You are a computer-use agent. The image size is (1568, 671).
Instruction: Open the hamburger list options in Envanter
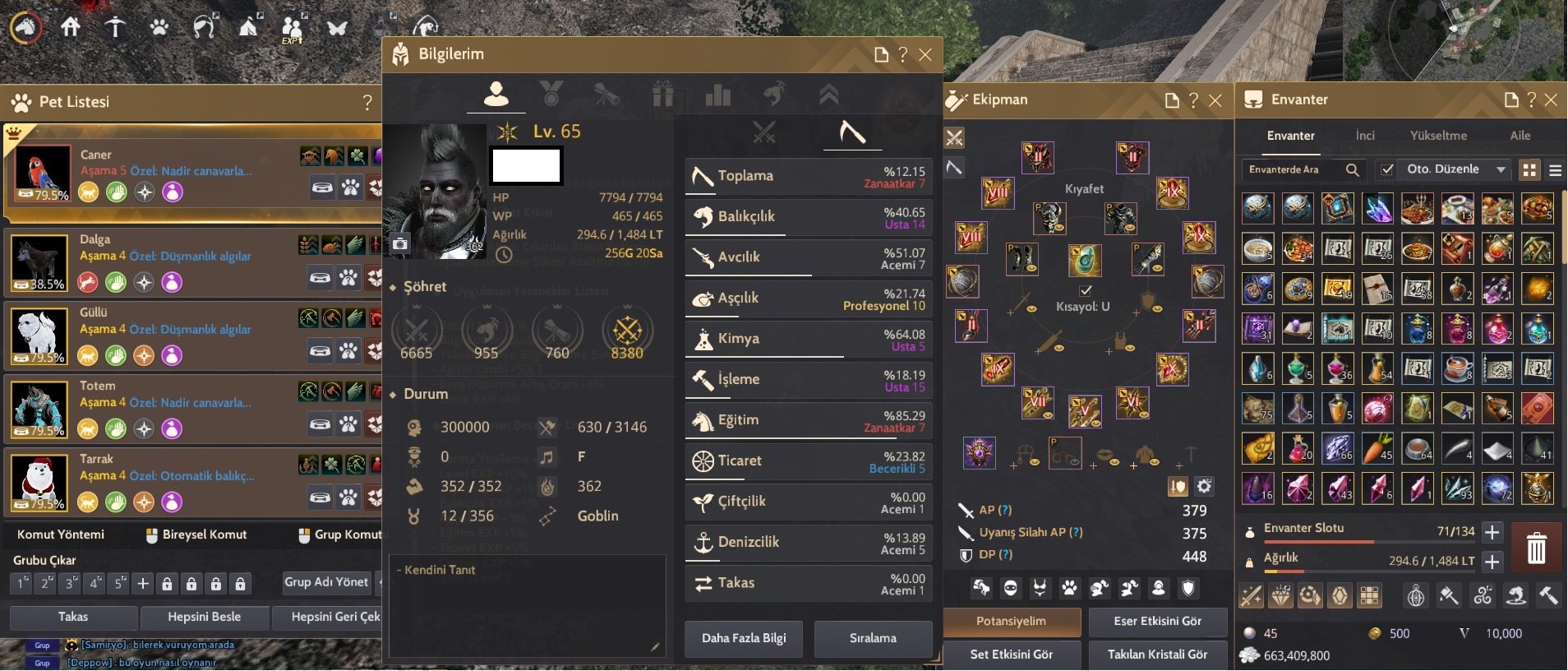(1557, 170)
